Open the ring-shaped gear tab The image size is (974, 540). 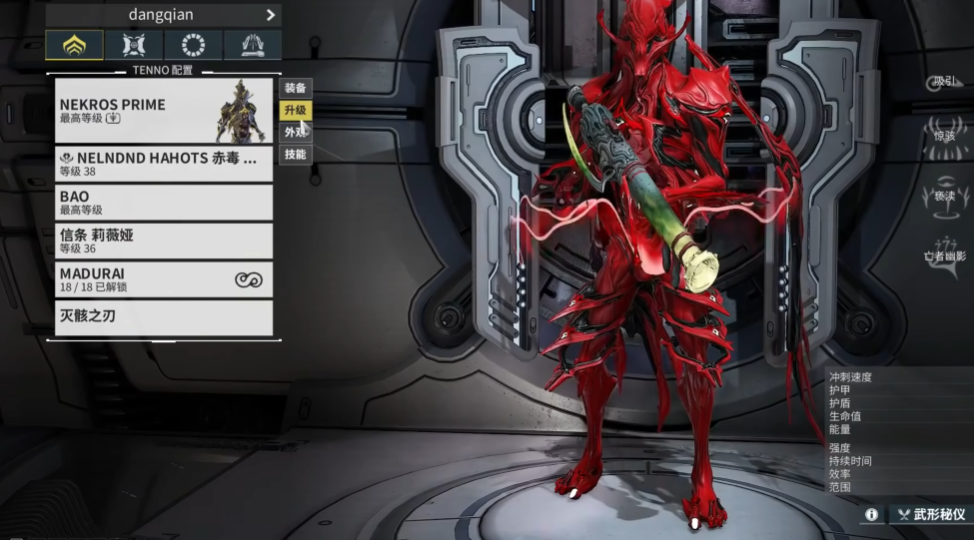(193, 45)
